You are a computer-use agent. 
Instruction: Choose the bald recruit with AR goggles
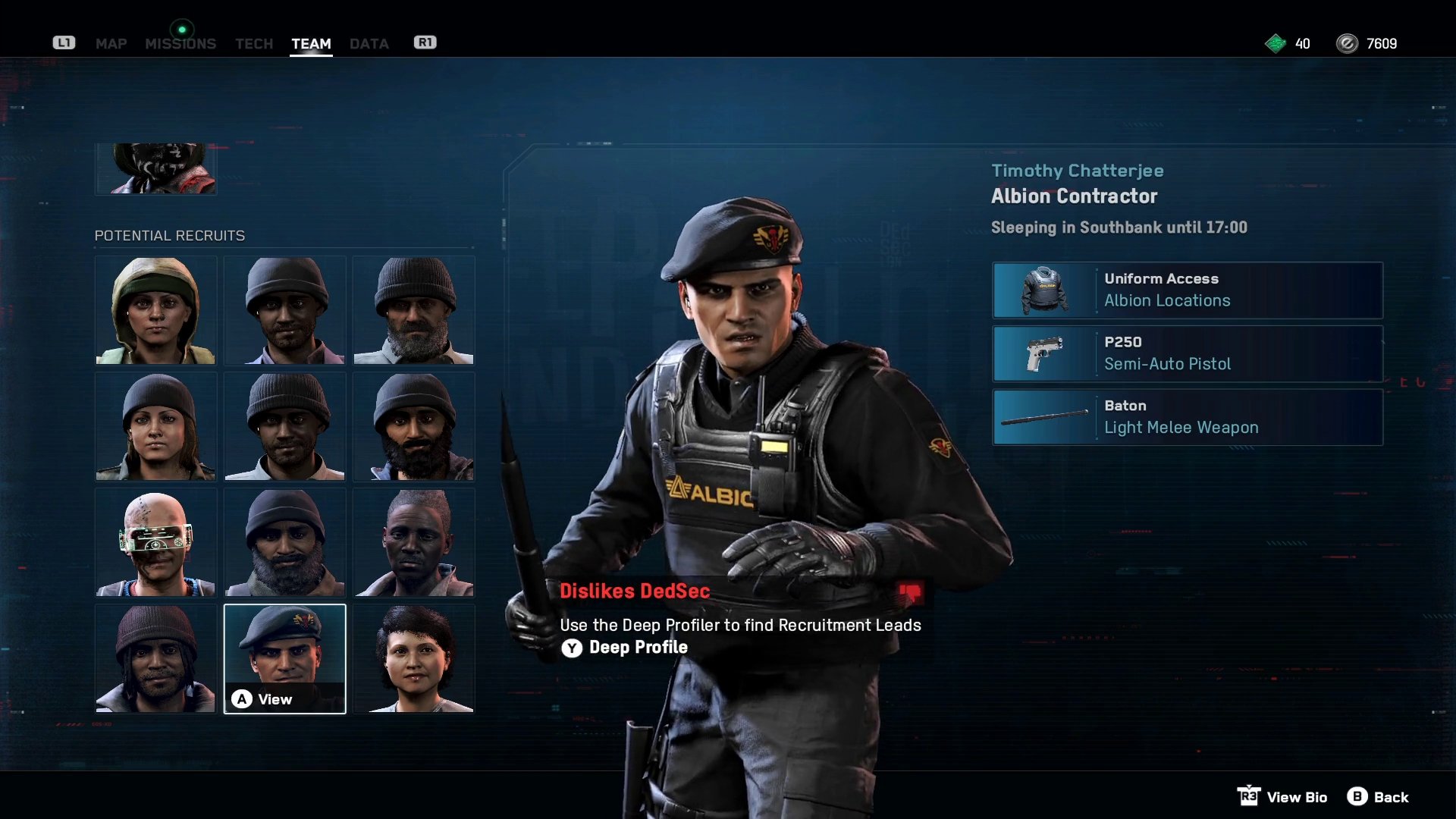point(155,542)
